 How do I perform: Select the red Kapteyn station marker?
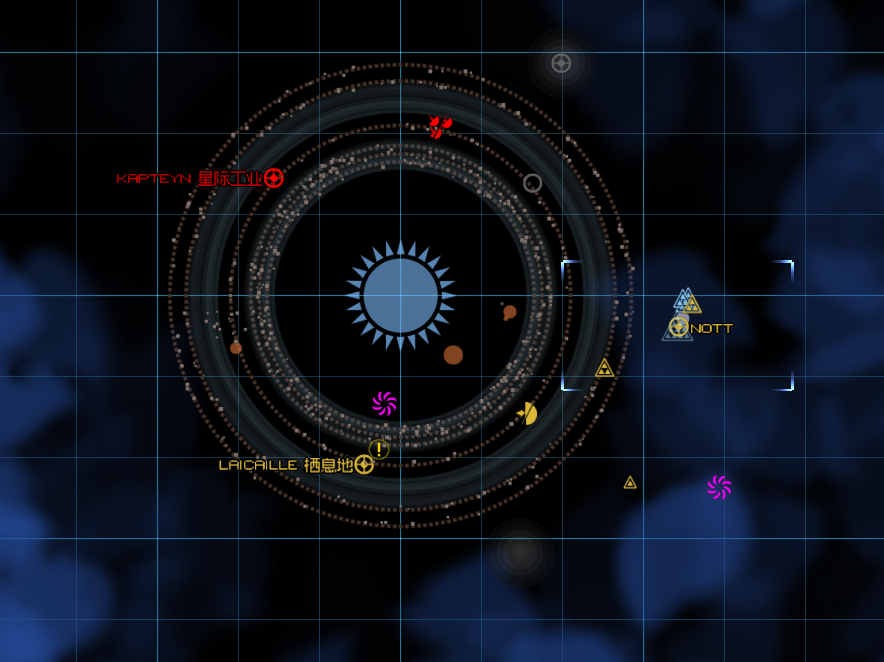(x=274, y=178)
